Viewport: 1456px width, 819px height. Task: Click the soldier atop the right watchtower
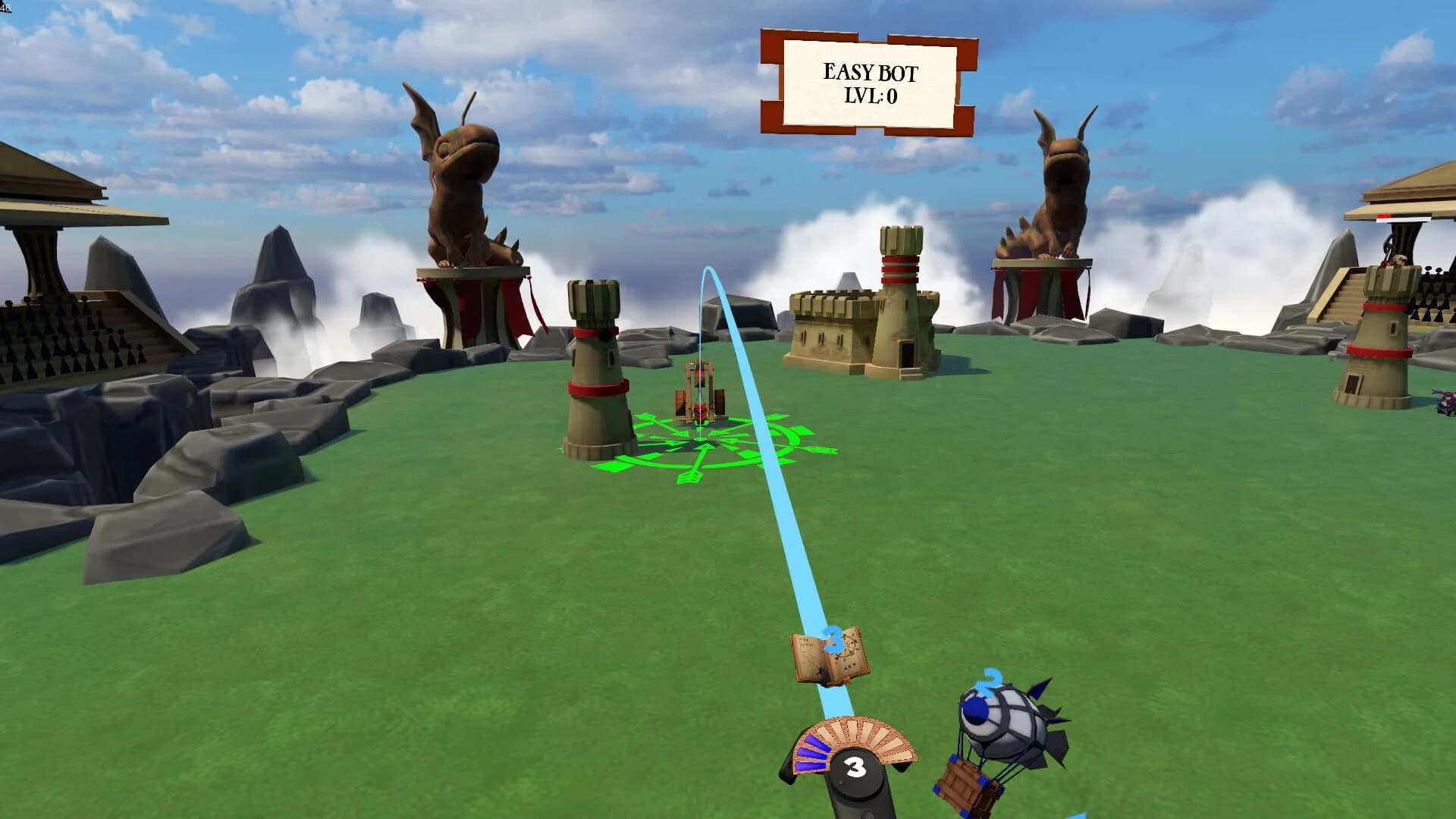[x=1401, y=262]
